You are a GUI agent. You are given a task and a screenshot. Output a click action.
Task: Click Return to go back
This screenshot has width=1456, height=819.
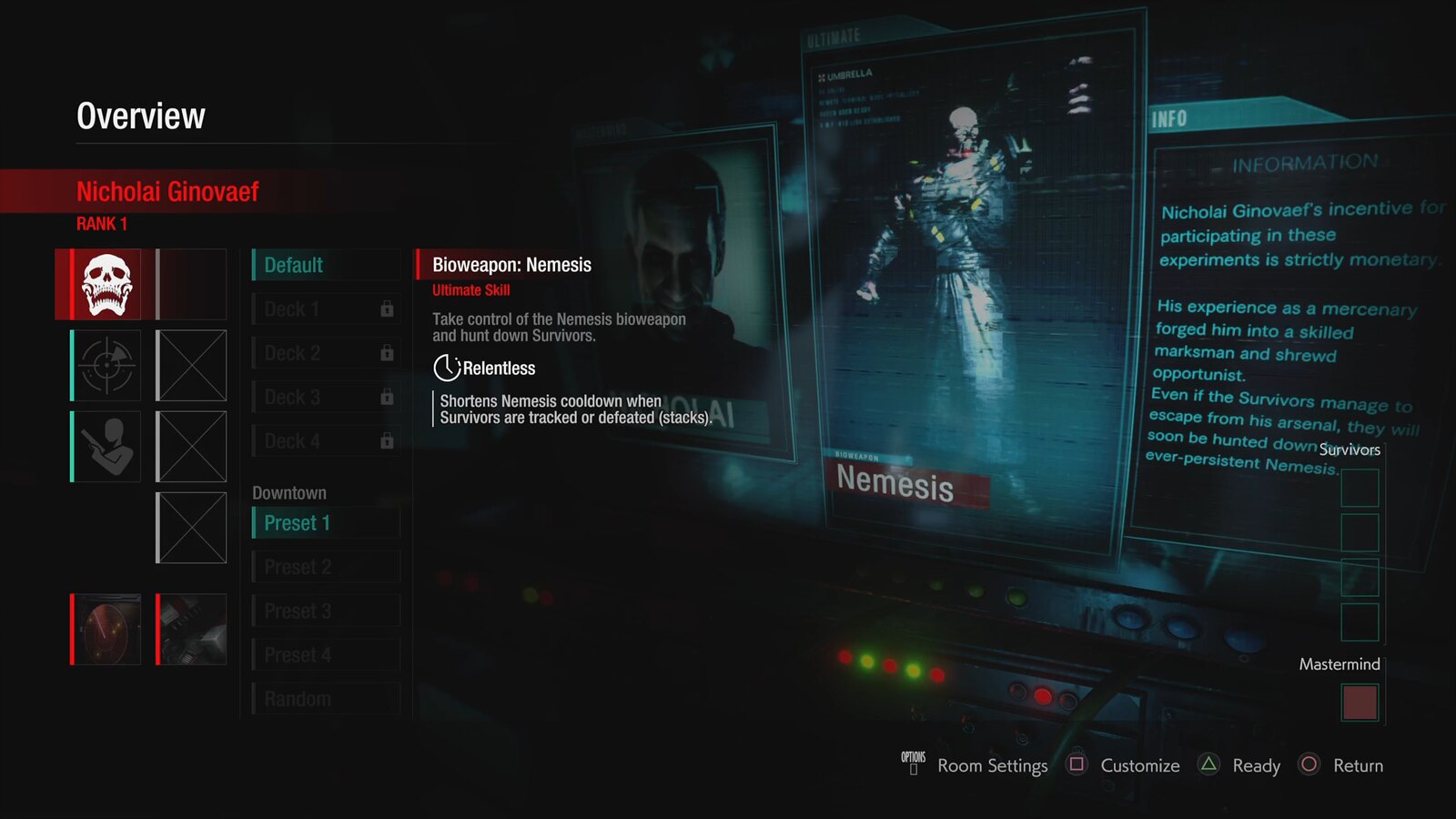(1358, 766)
